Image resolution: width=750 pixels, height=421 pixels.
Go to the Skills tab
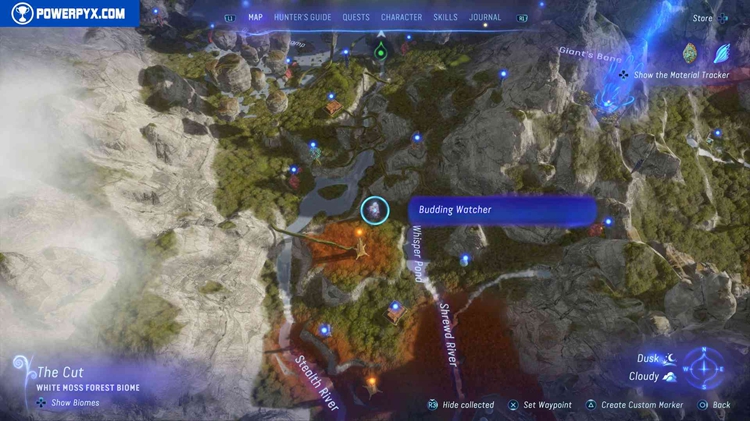pyautogui.click(x=446, y=17)
